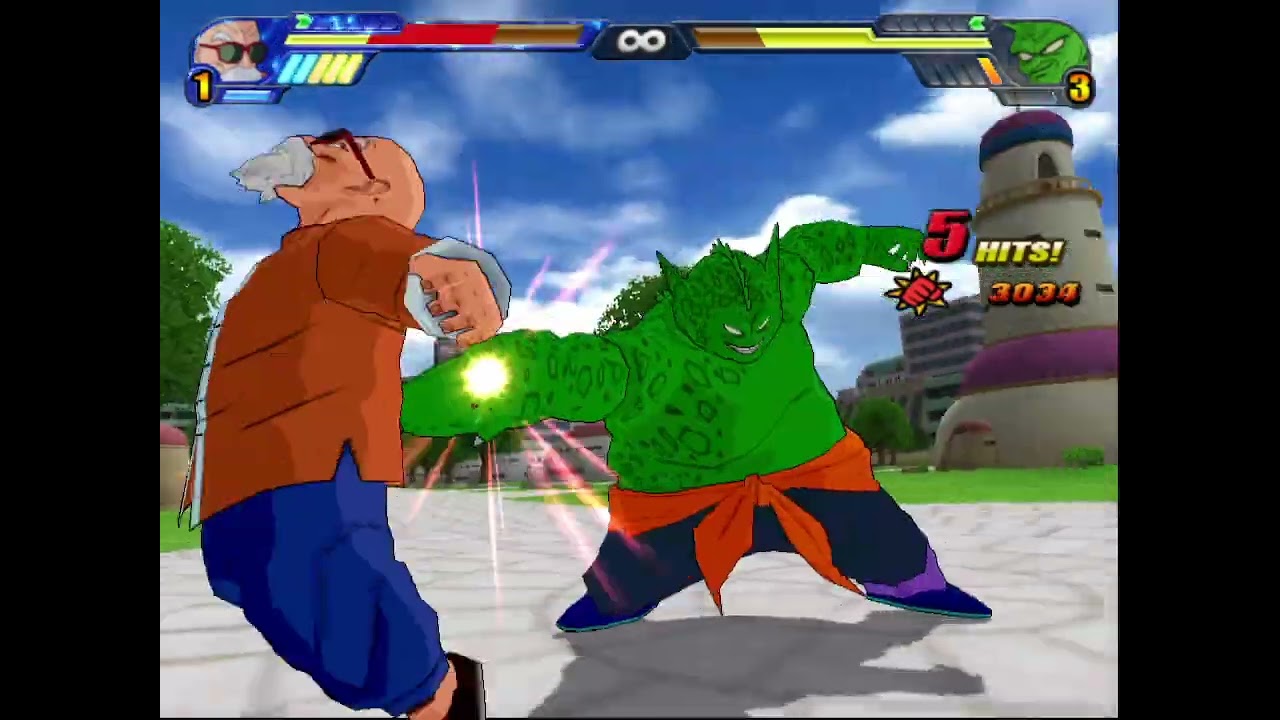Click Roshi's red health bar

[434, 33]
